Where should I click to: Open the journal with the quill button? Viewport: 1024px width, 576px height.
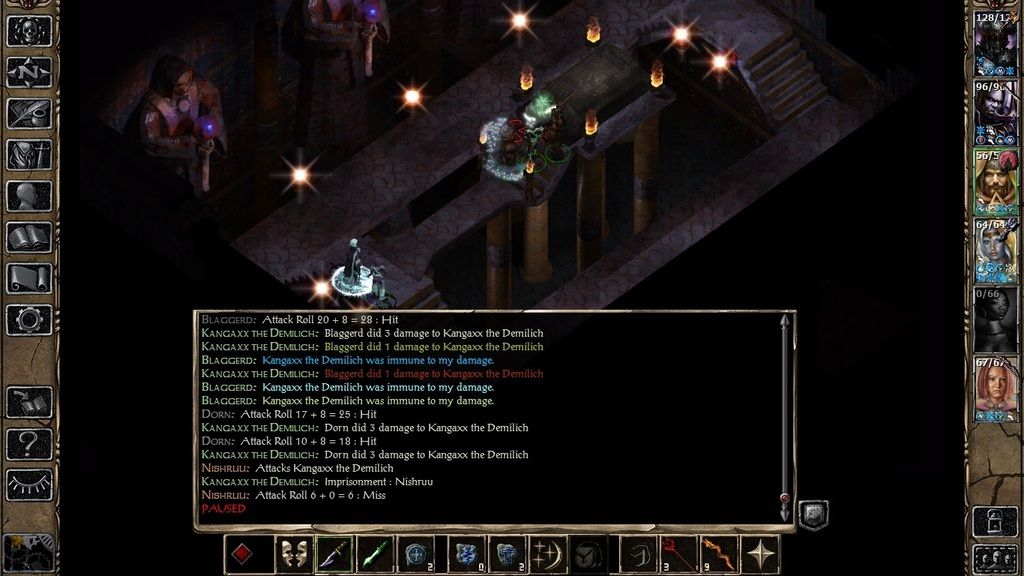pyautogui.click(x=29, y=113)
